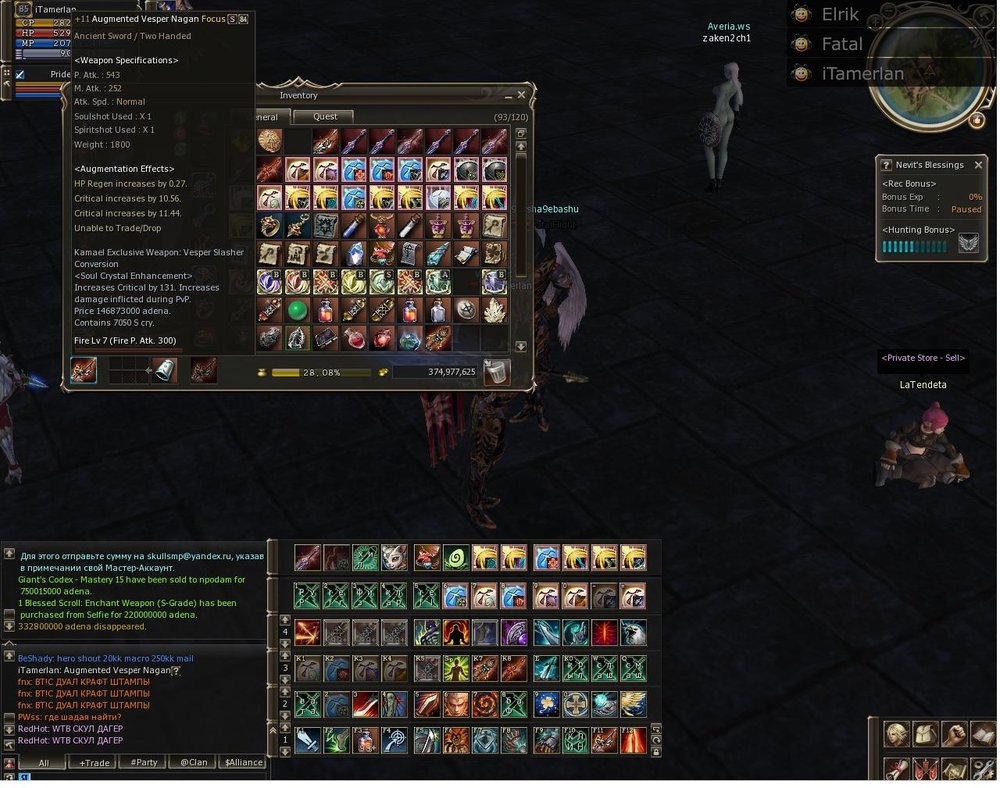Click the Hunting Bonus wings icon
Screen dimensions: 1000x788
coord(968,244)
